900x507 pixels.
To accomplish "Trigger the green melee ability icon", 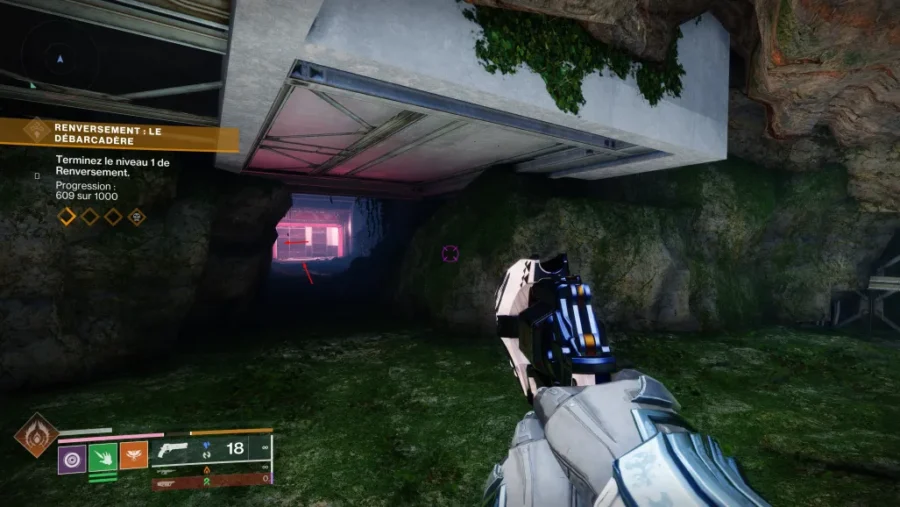I will [103, 457].
